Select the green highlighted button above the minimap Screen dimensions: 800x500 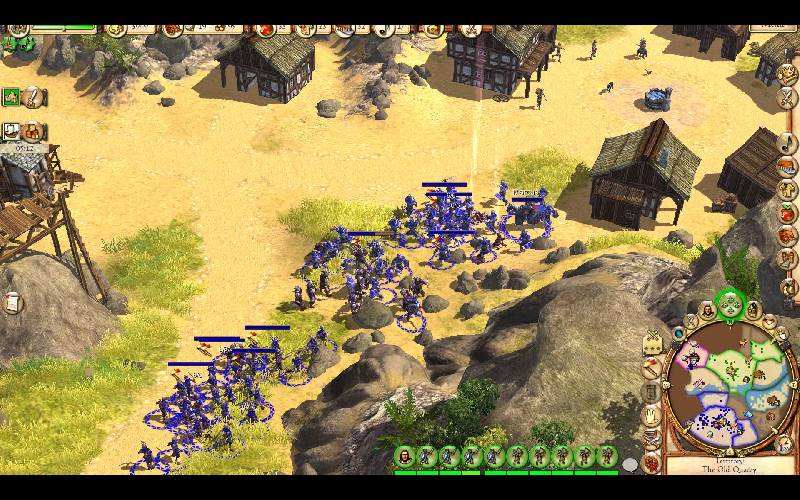729,303
